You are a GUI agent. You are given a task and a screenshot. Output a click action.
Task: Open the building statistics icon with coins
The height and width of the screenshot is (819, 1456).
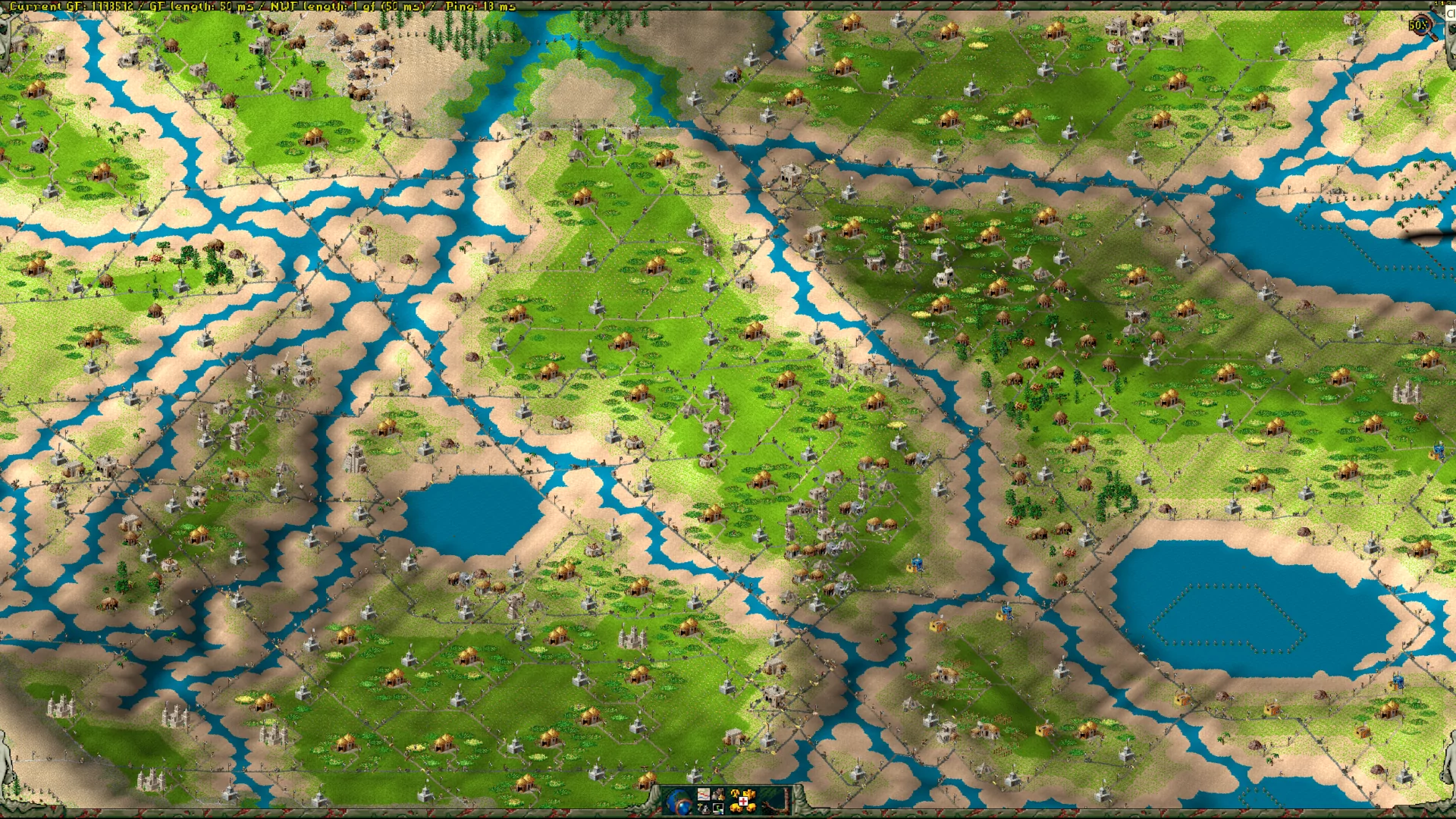point(718,794)
